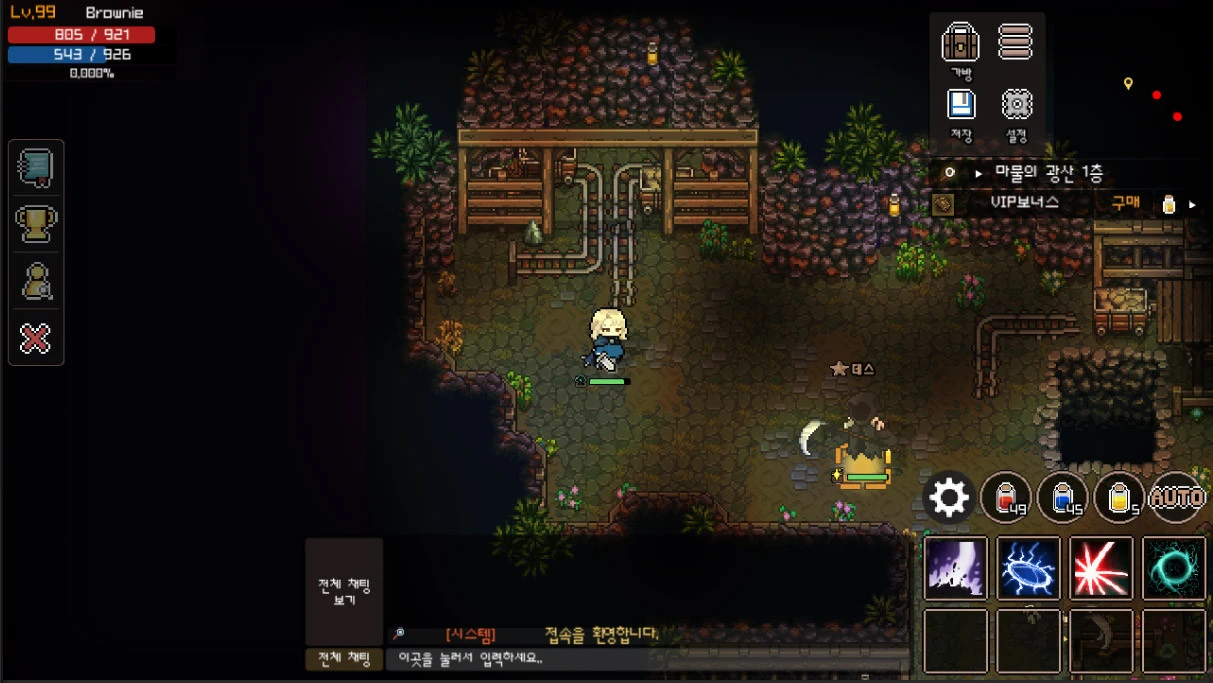Click the chat input field
Image resolution: width=1213 pixels, height=683 pixels.
pyautogui.click(x=640, y=659)
